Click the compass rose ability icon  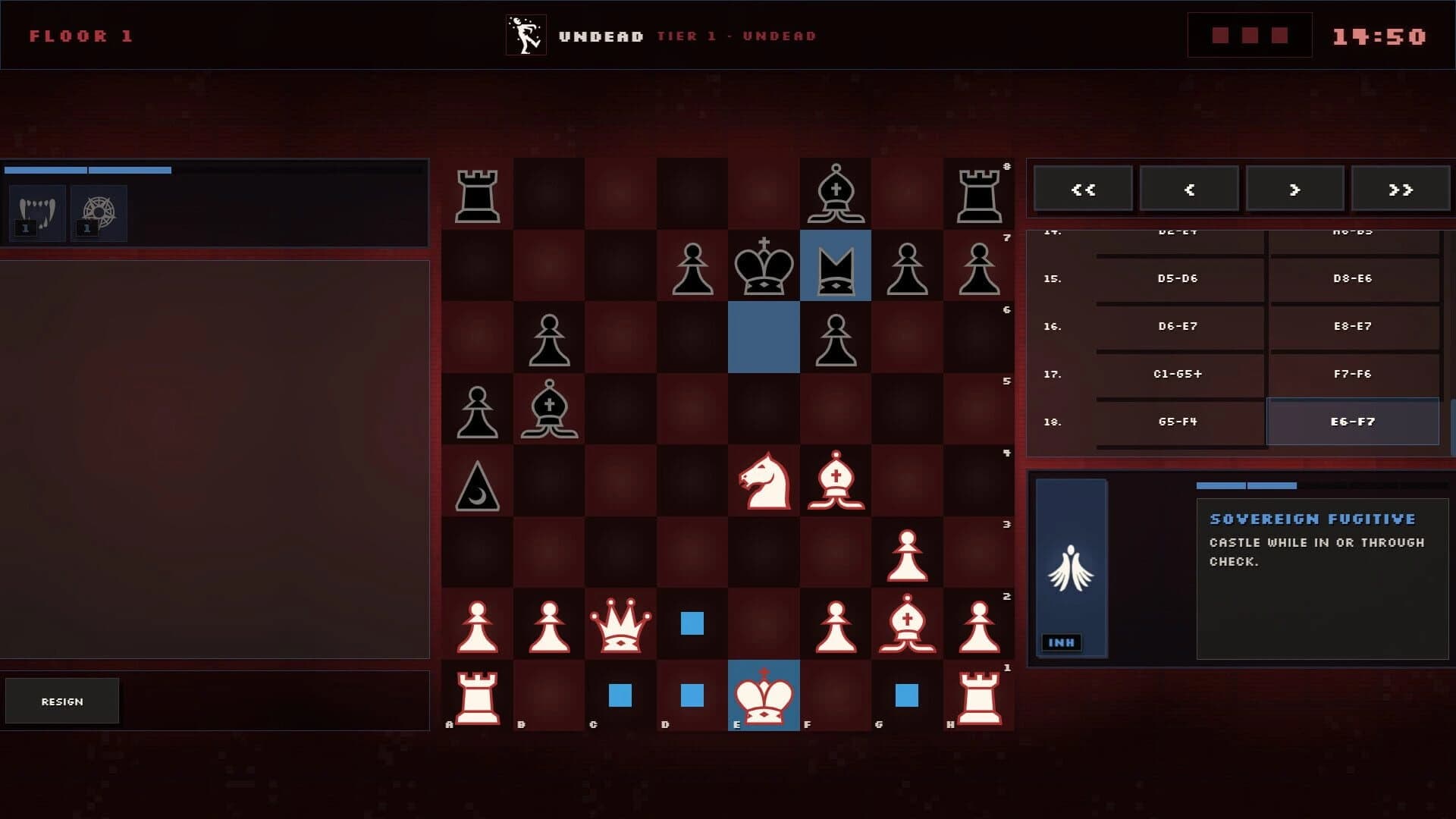(x=99, y=213)
